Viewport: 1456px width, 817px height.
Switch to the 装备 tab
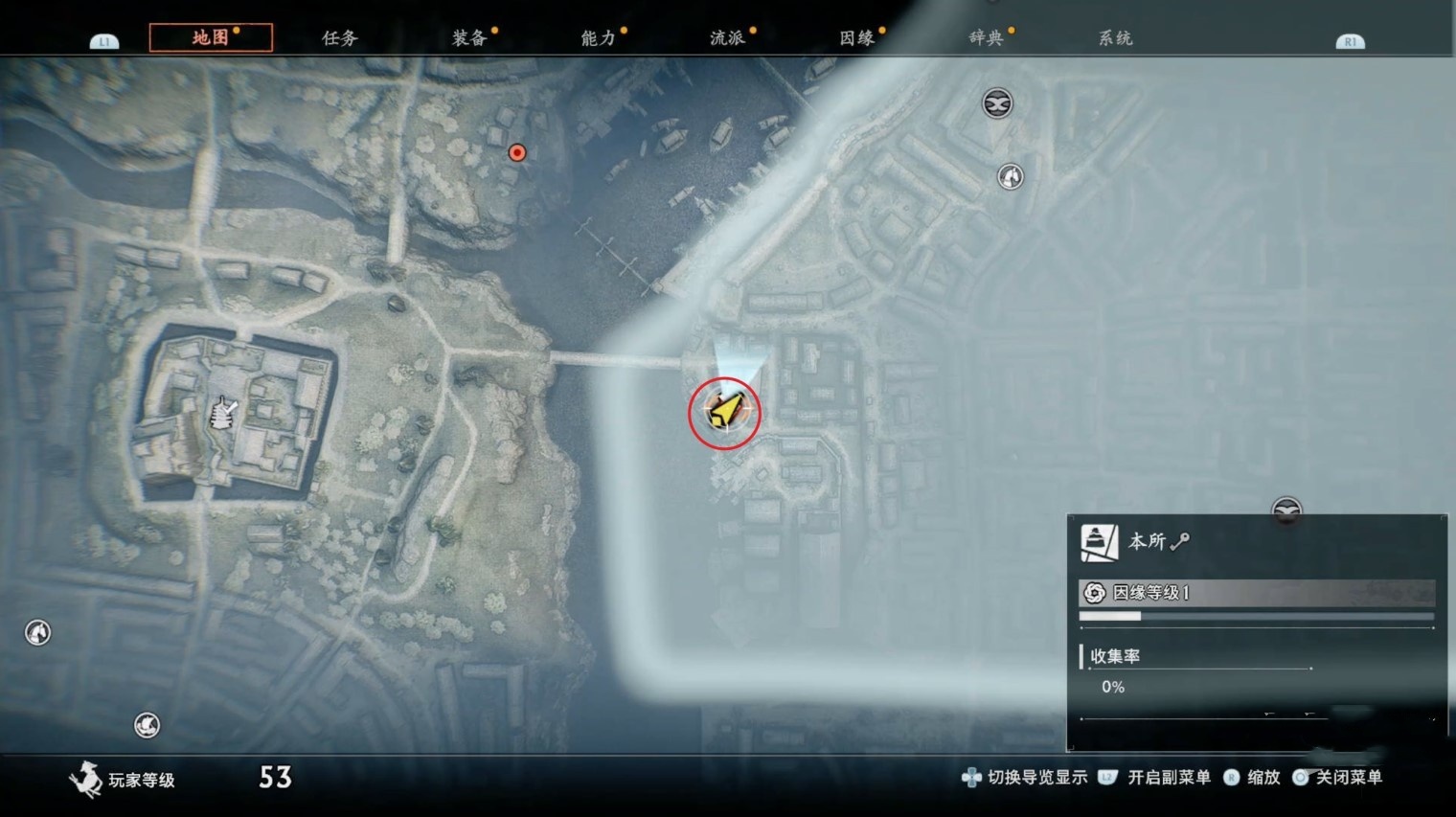coord(469,38)
